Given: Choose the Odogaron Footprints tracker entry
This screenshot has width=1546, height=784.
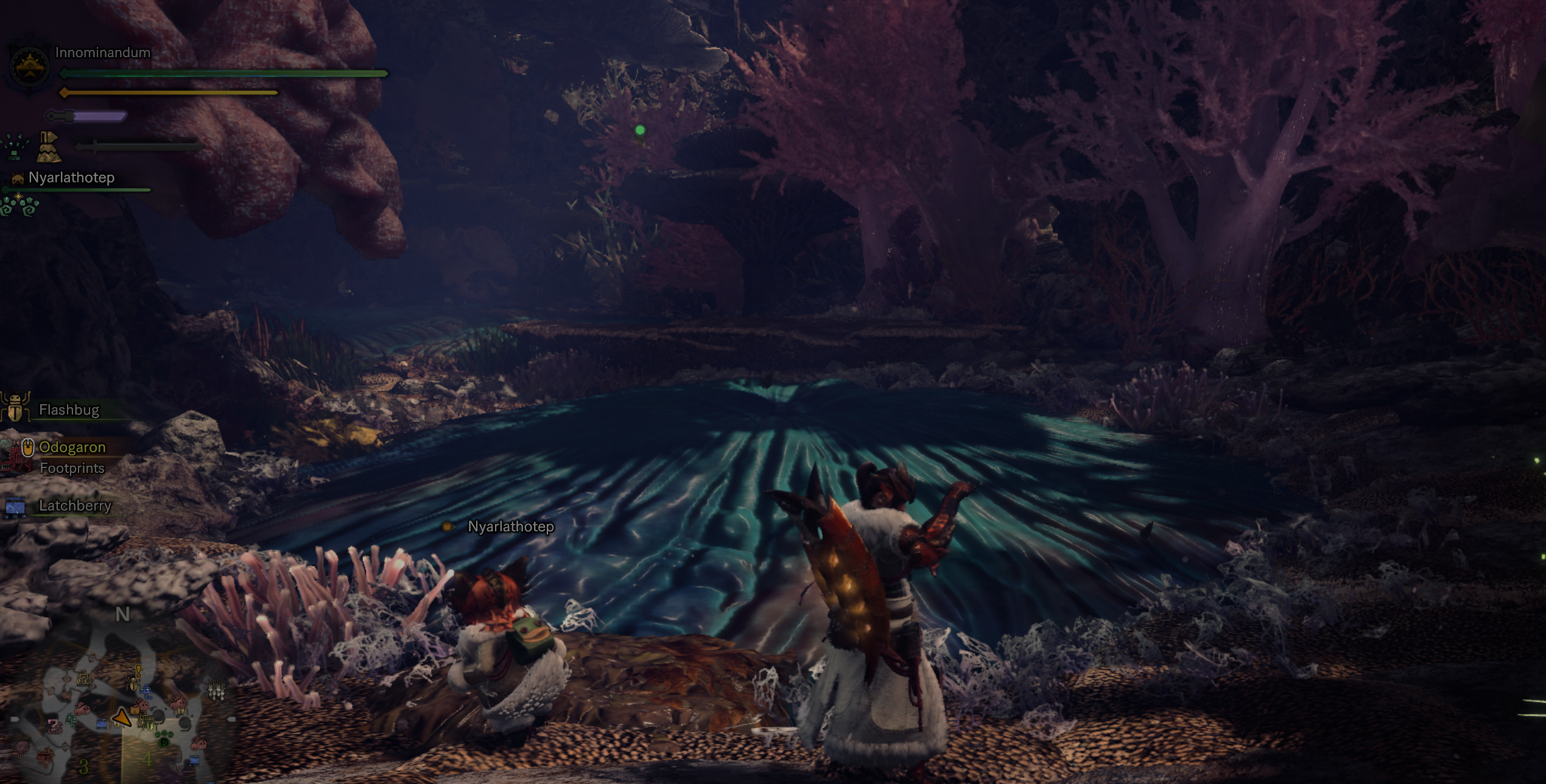Looking at the screenshot, I should point(72,457).
